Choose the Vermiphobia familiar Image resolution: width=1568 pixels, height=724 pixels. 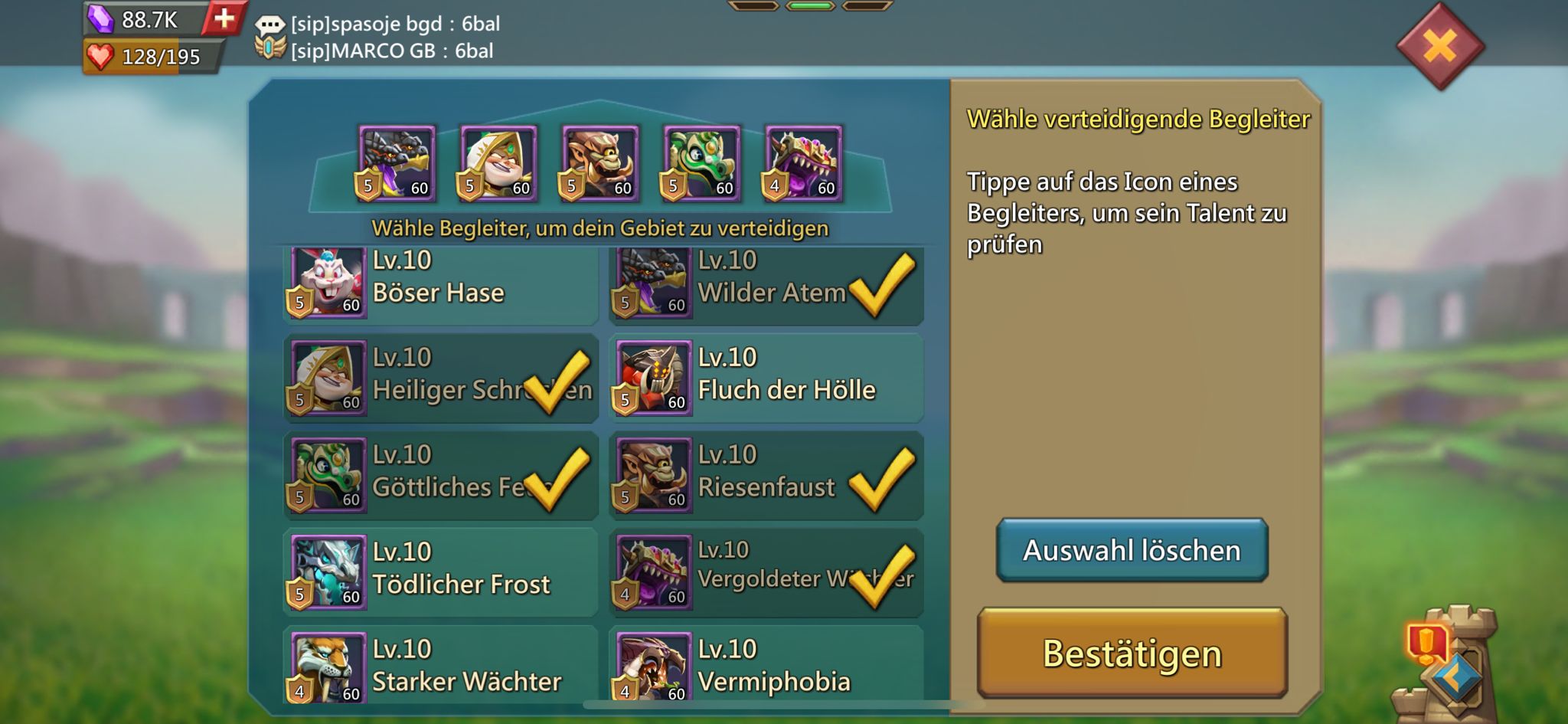tap(766, 667)
